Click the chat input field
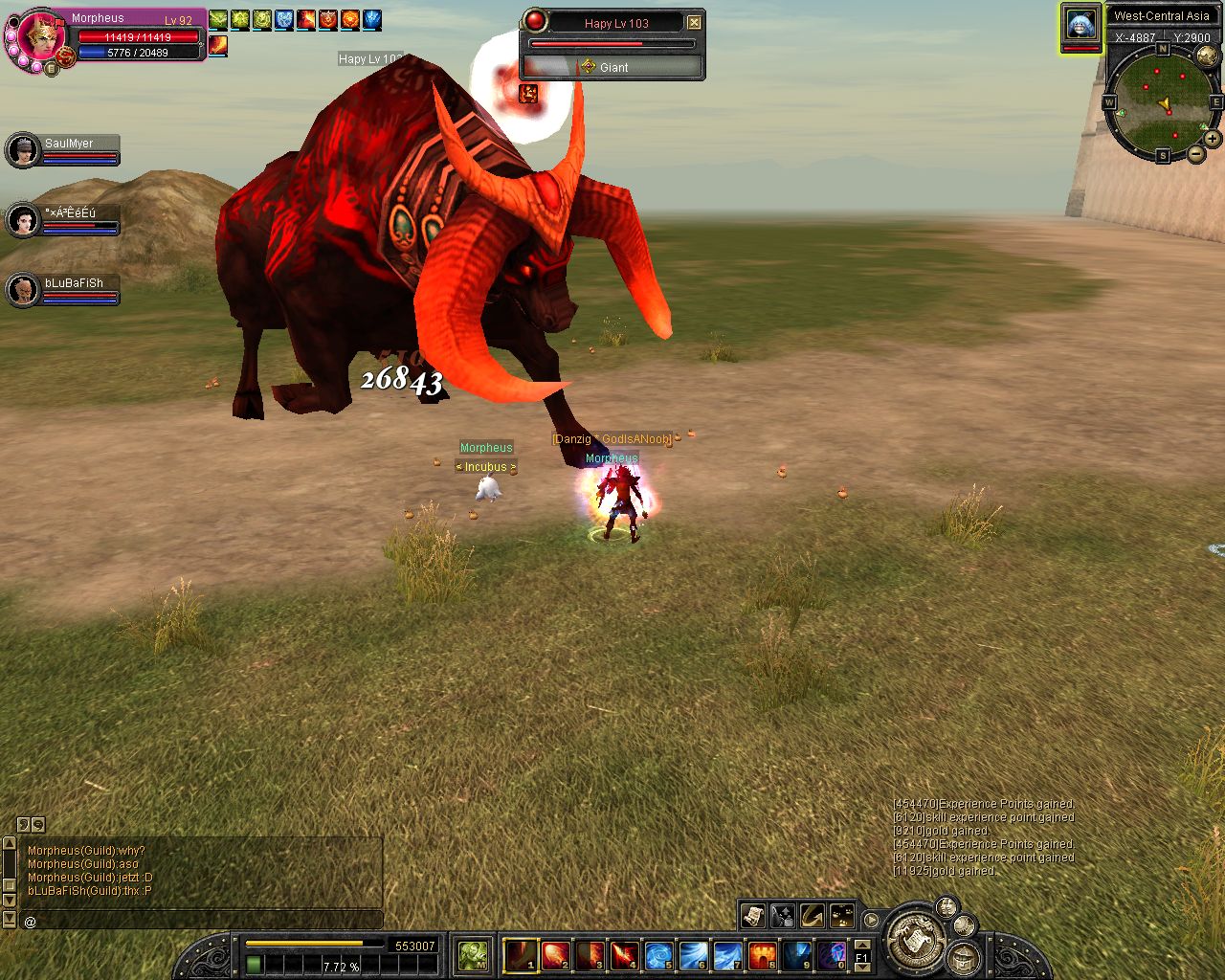Viewport: 1225px width, 980px height. [x=201, y=922]
